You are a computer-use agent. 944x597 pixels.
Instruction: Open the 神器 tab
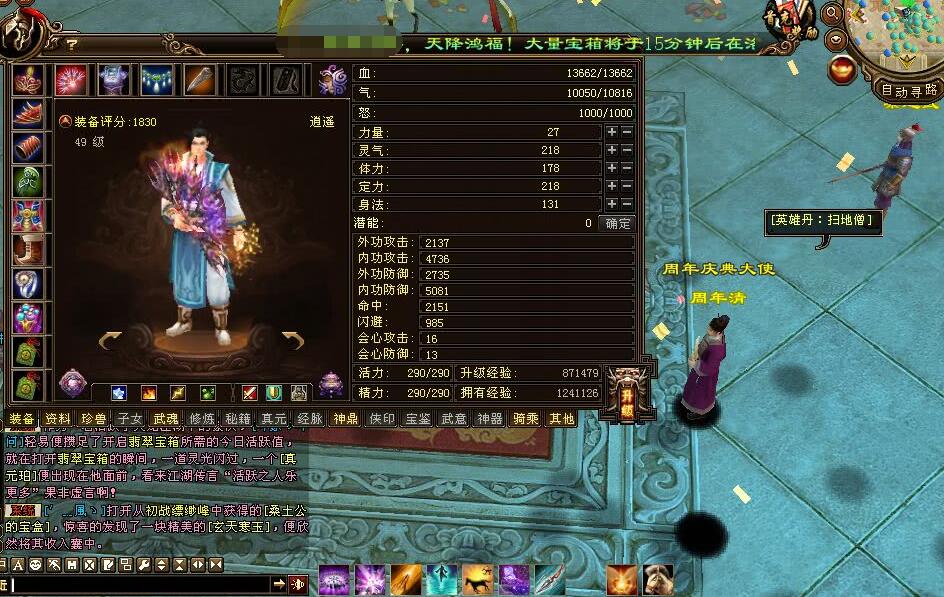click(x=490, y=419)
